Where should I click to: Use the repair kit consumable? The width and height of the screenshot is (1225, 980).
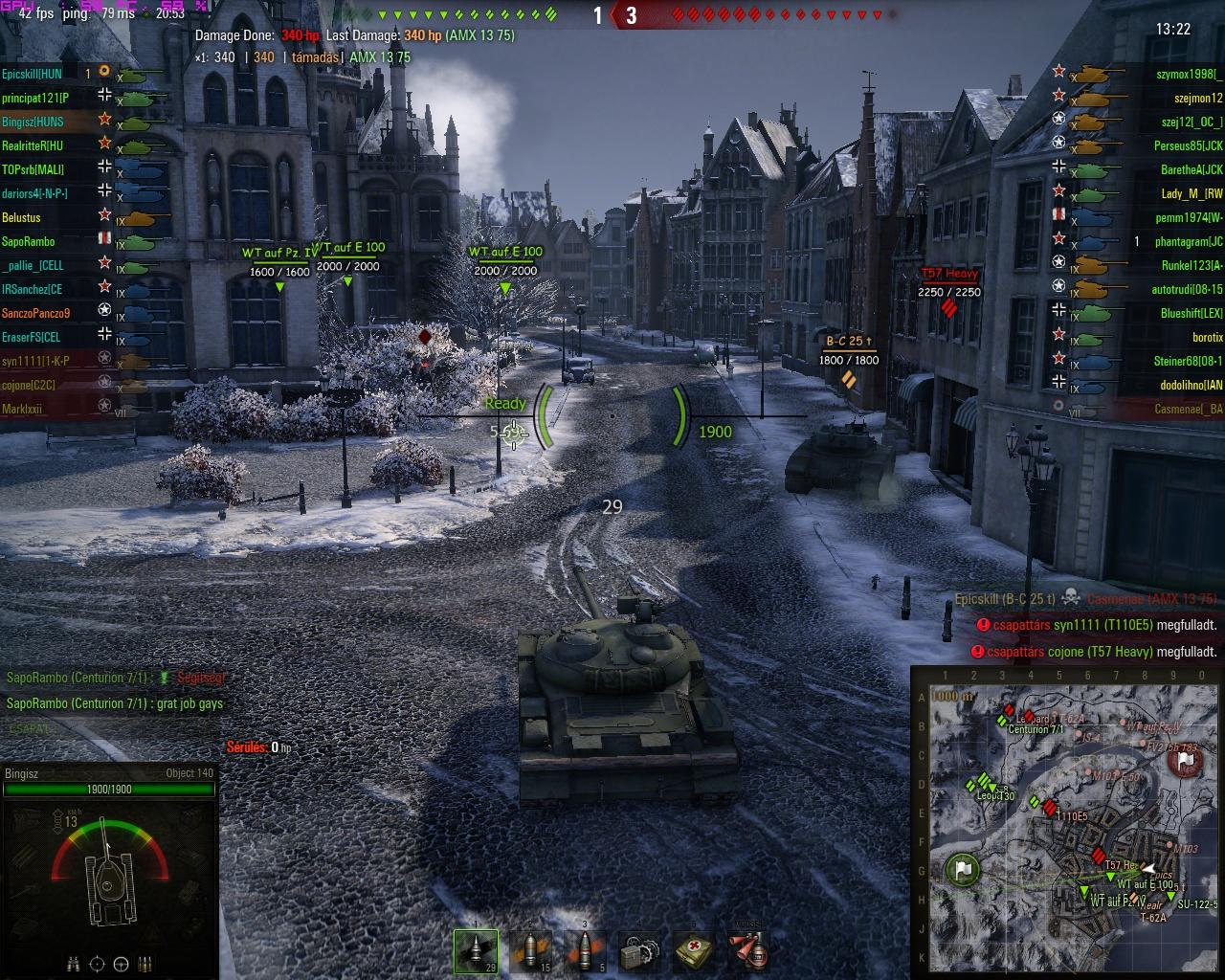(x=639, y=951)
